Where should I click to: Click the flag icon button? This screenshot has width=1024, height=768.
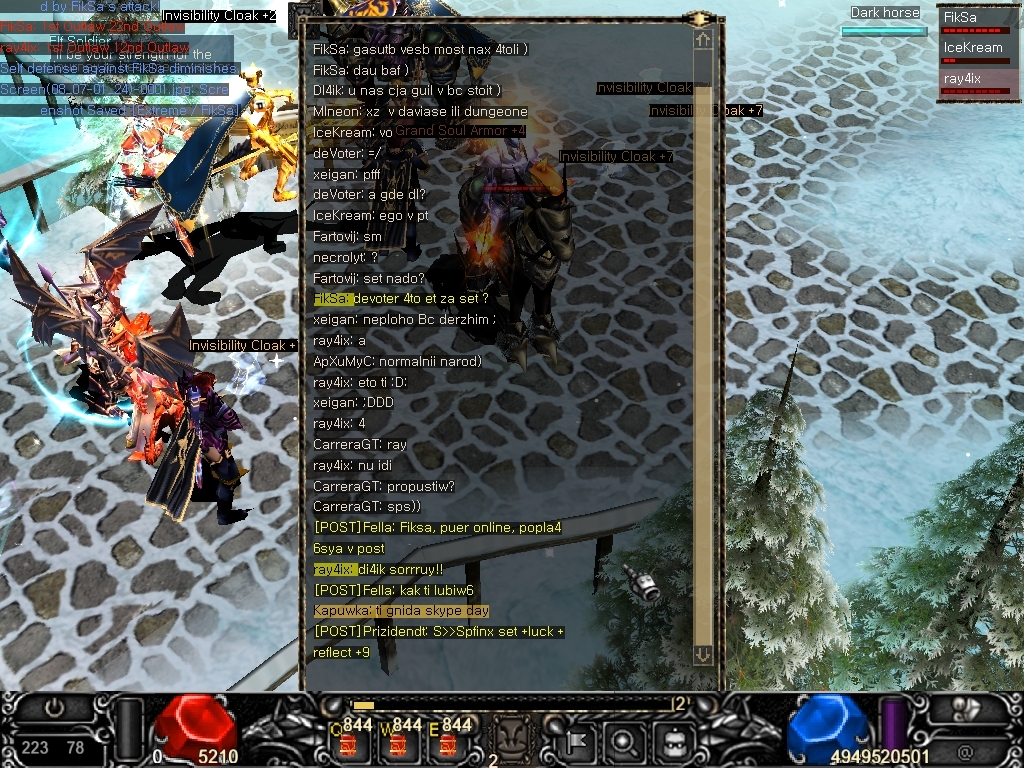click(576, 741)
